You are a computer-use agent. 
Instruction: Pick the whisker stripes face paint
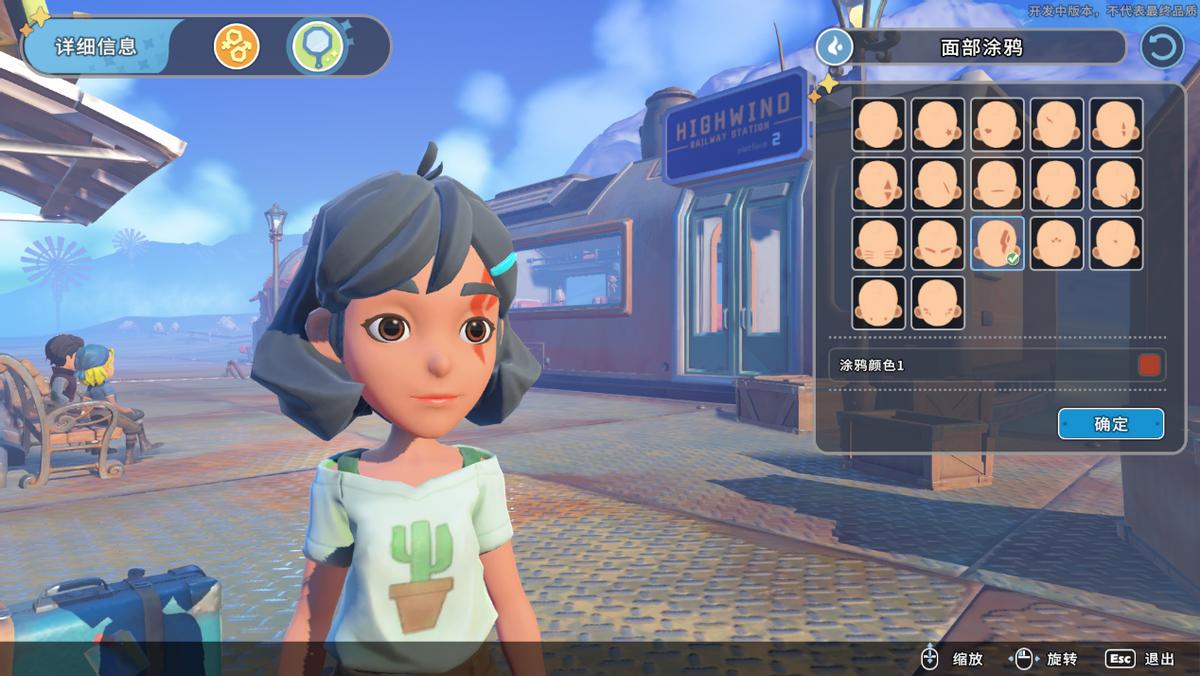coord(879,243)
